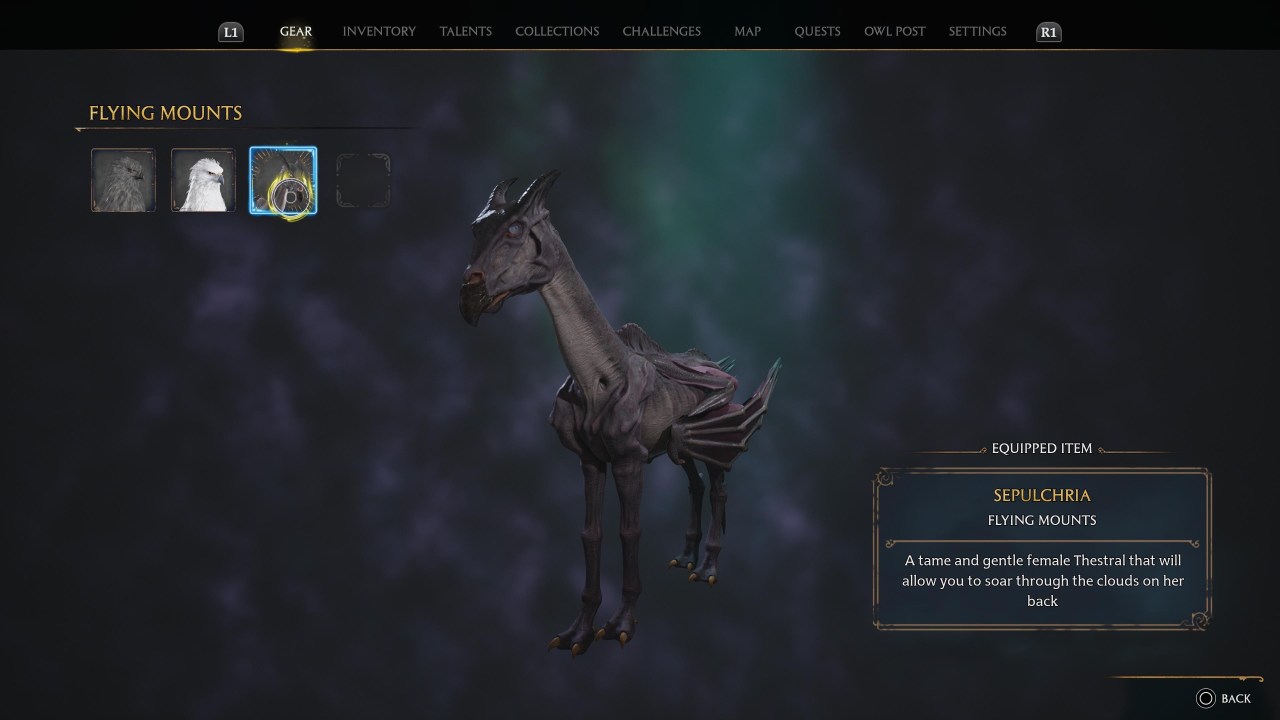Viewport: 1280px width, 720px height.
Task: Open the OWL POST page
Action: (895, 31)
